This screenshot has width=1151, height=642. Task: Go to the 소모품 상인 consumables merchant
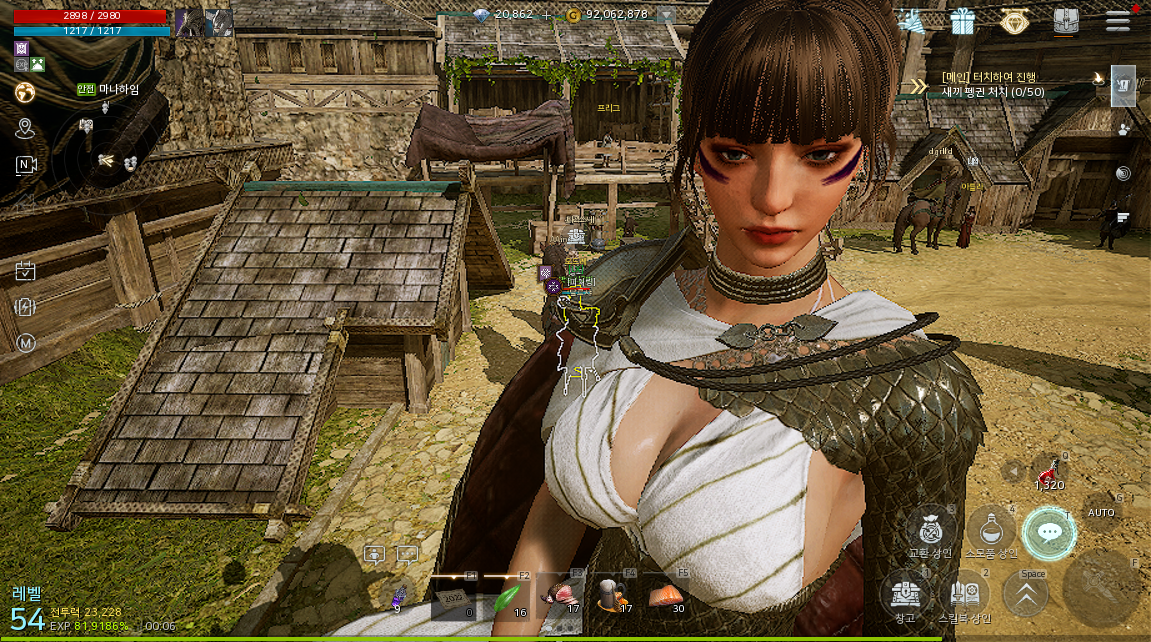pos(991,529)
